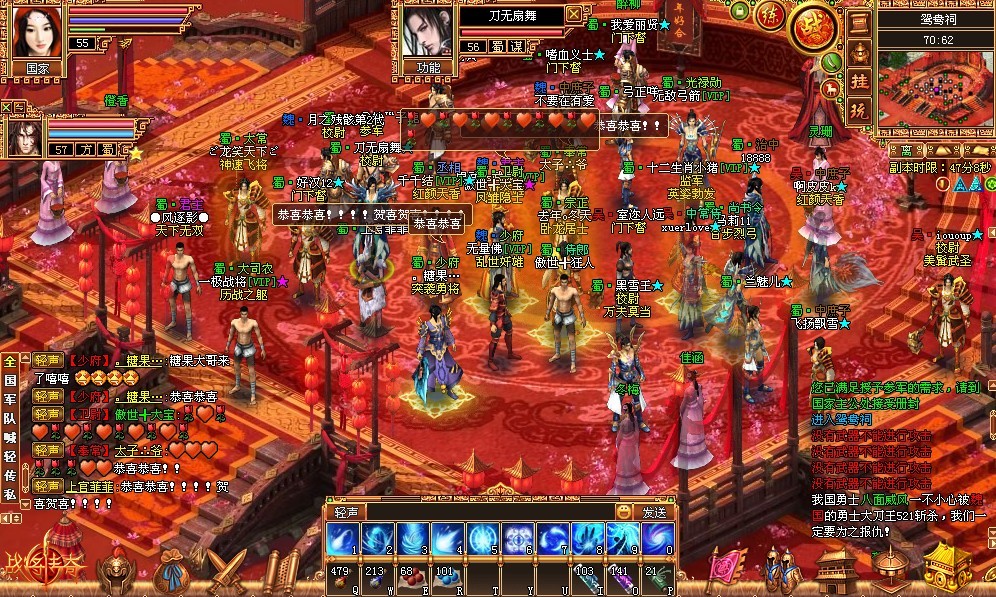Viewport: 996px width, 597px height.
Task: Use the green scroll item on key P
Action: tap(657, 576)
